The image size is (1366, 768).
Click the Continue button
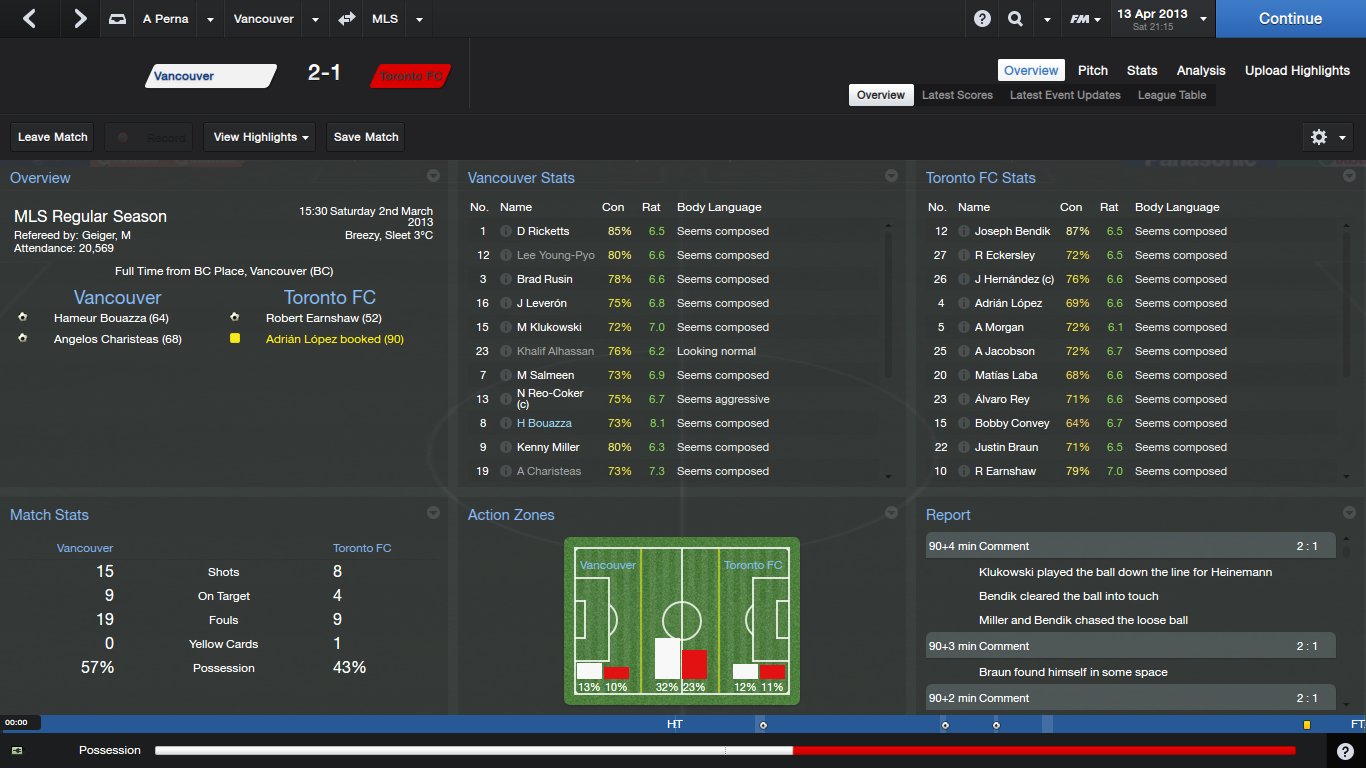pos(1290,19)
